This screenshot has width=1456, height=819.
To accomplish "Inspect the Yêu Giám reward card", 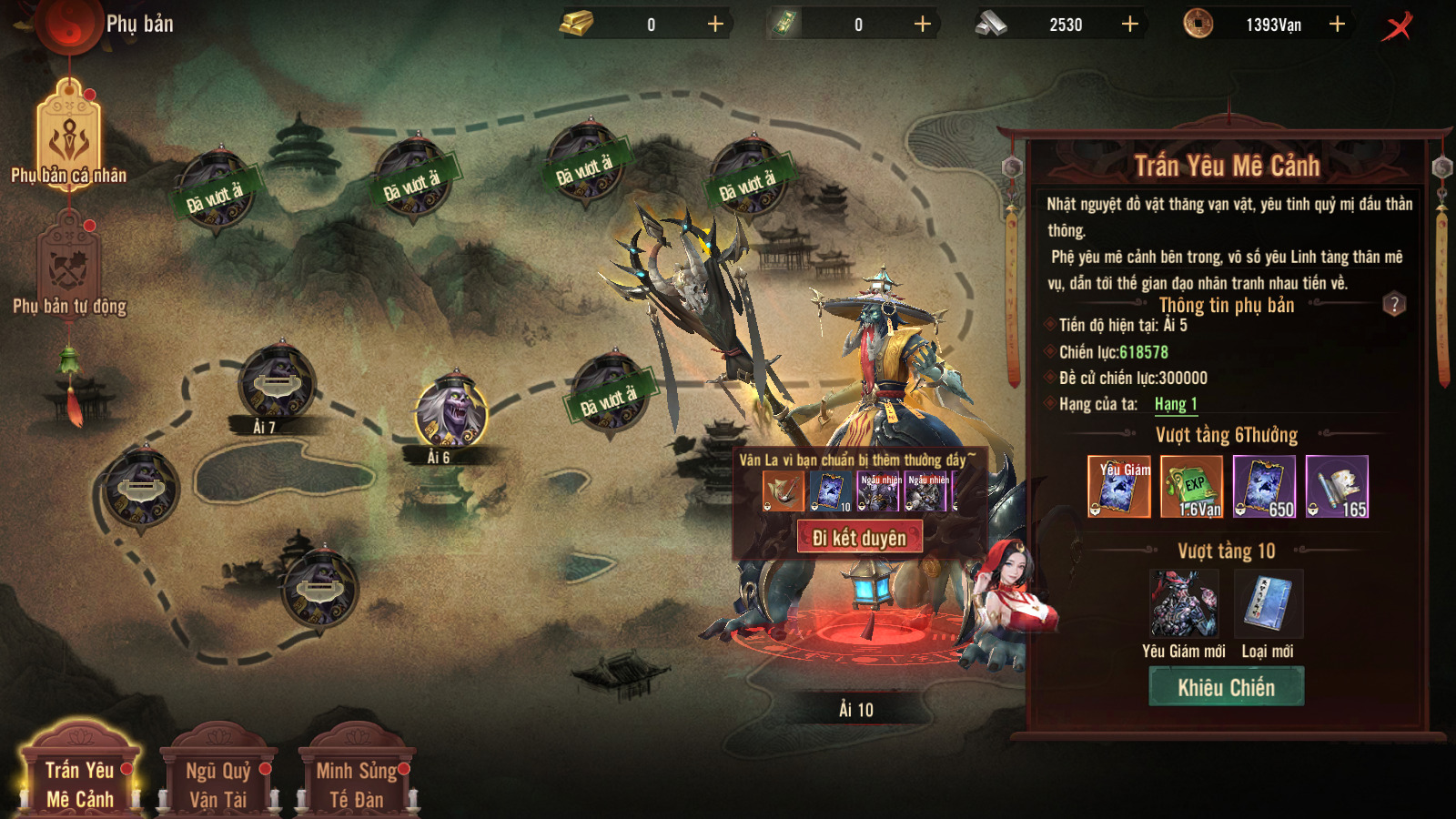I will pyautogui.click(x=1118, y=487).
